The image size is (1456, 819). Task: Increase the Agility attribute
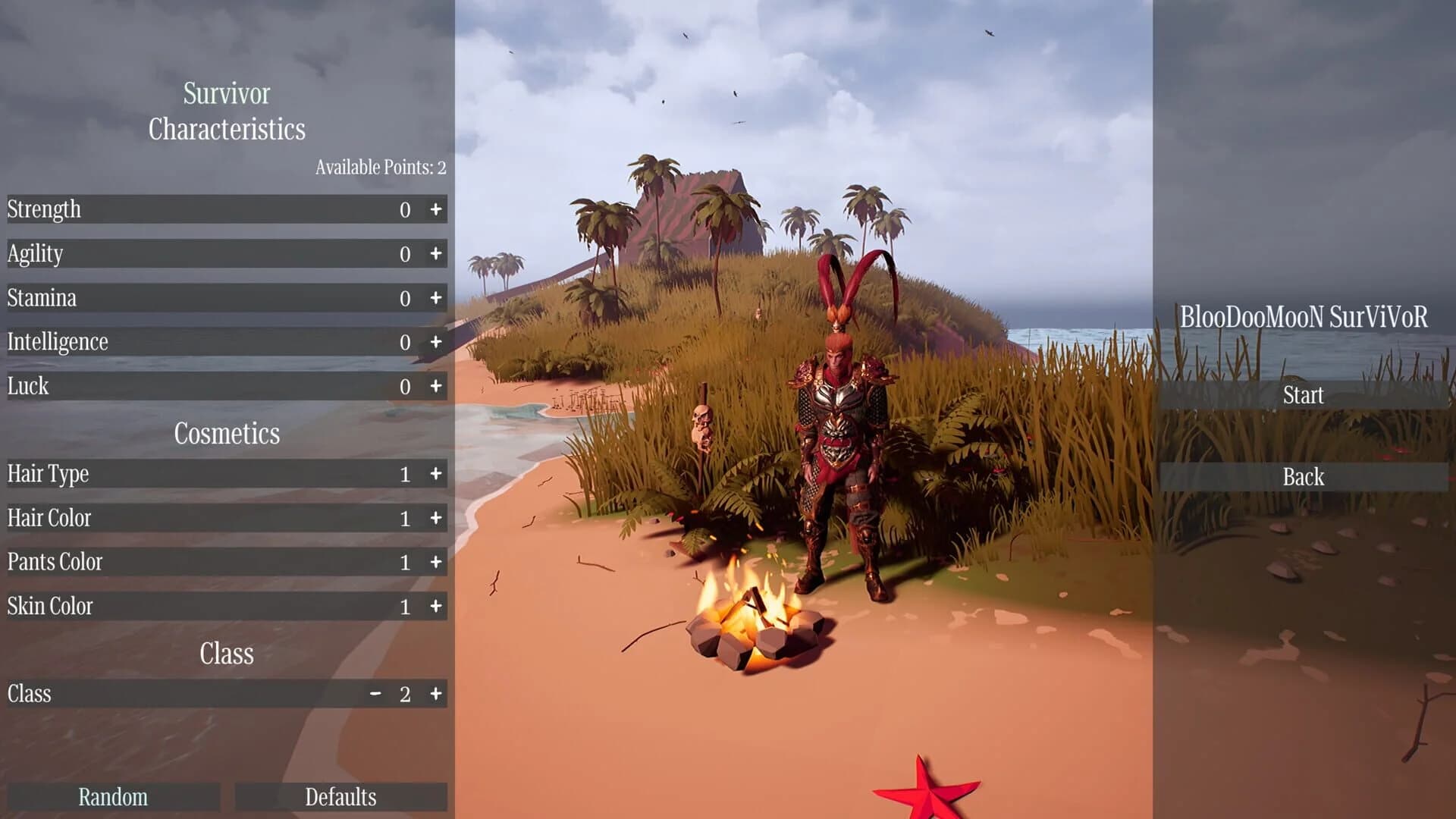pyautogui.click(x=436, y=254)
